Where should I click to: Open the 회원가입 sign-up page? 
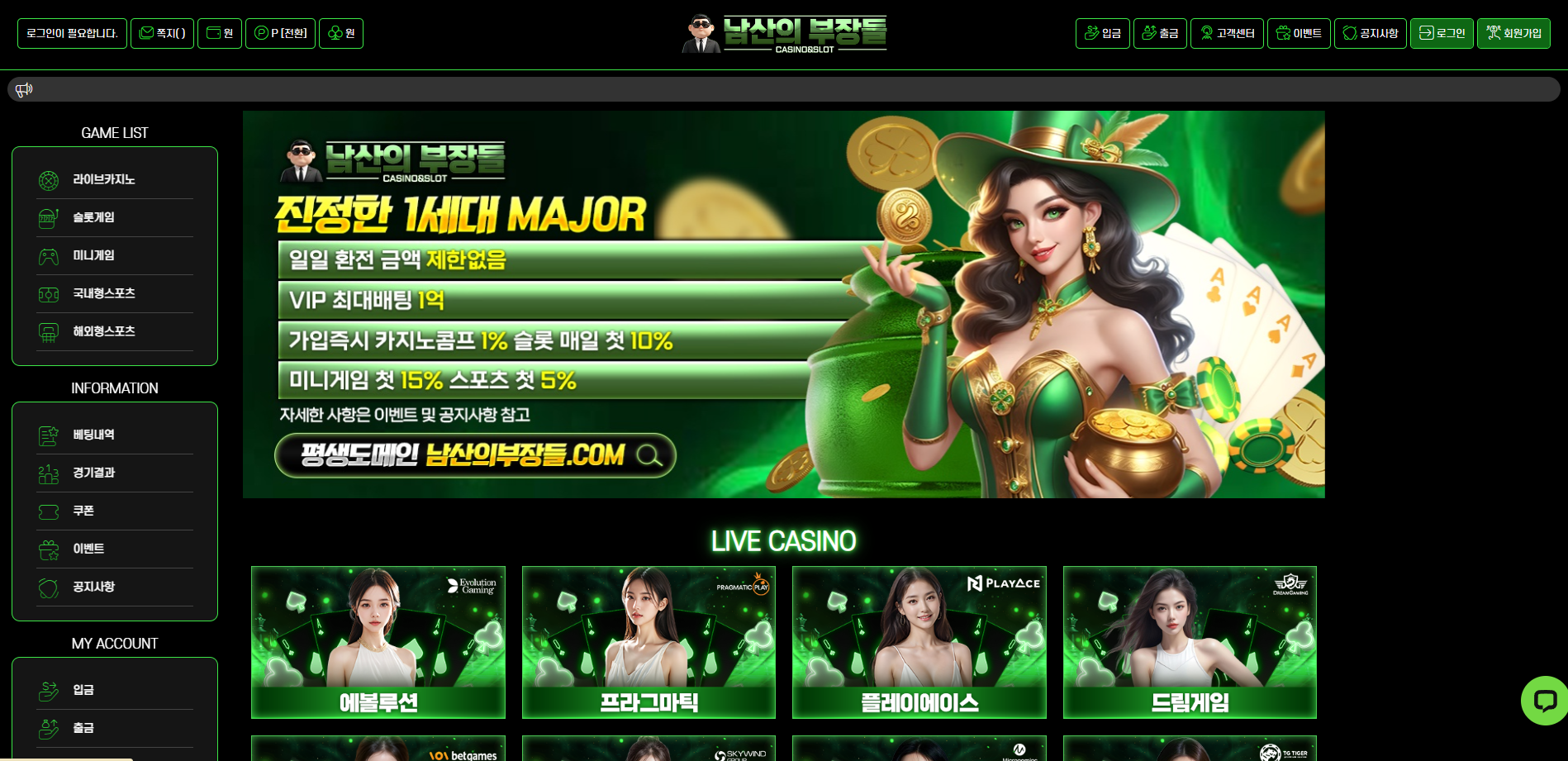pos(1513,34)
